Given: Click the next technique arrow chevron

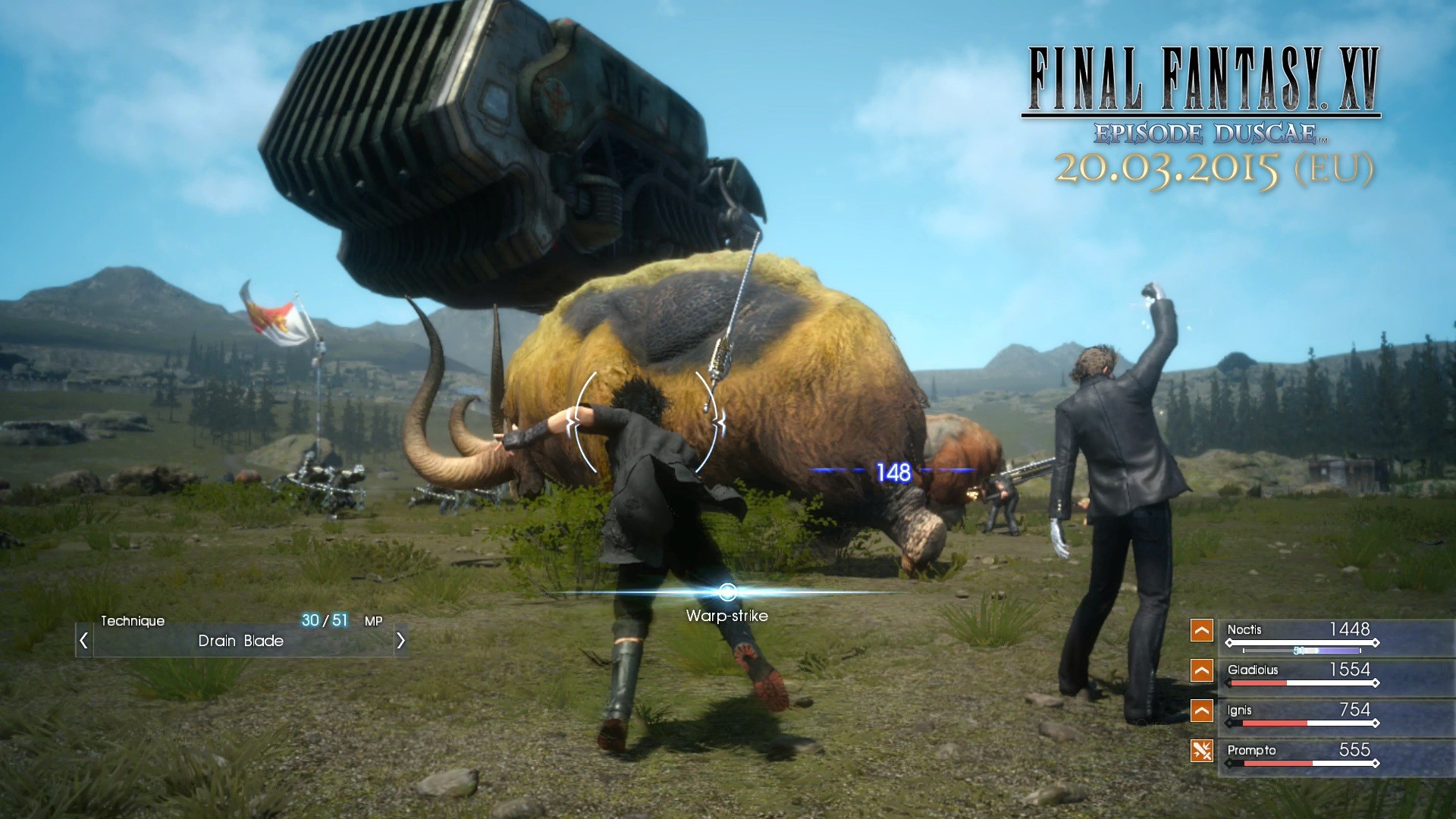Looking at the screenshot, I should point(400,640).
